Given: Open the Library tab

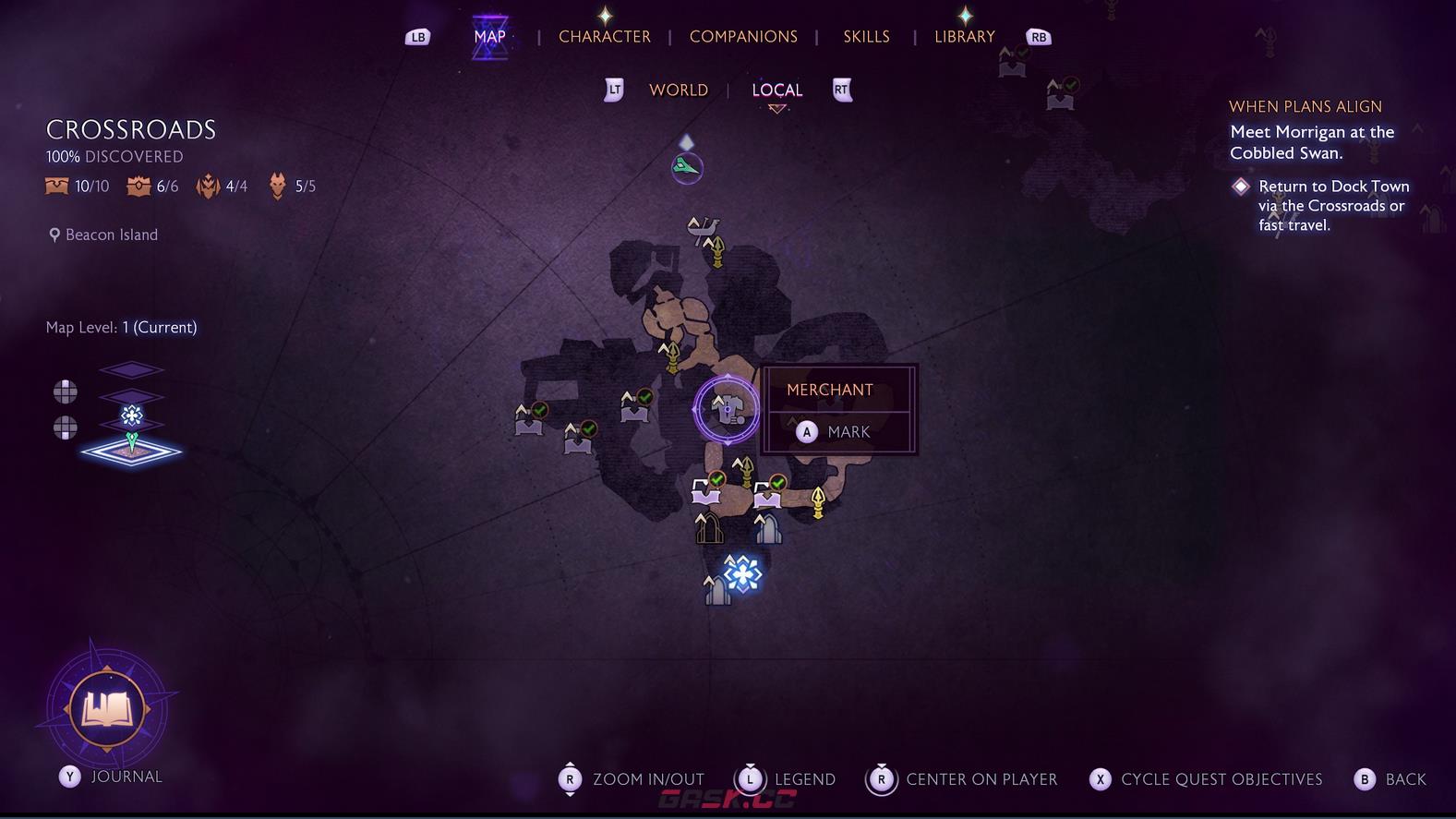Looking at the screenshot, I should pos(964,37).
